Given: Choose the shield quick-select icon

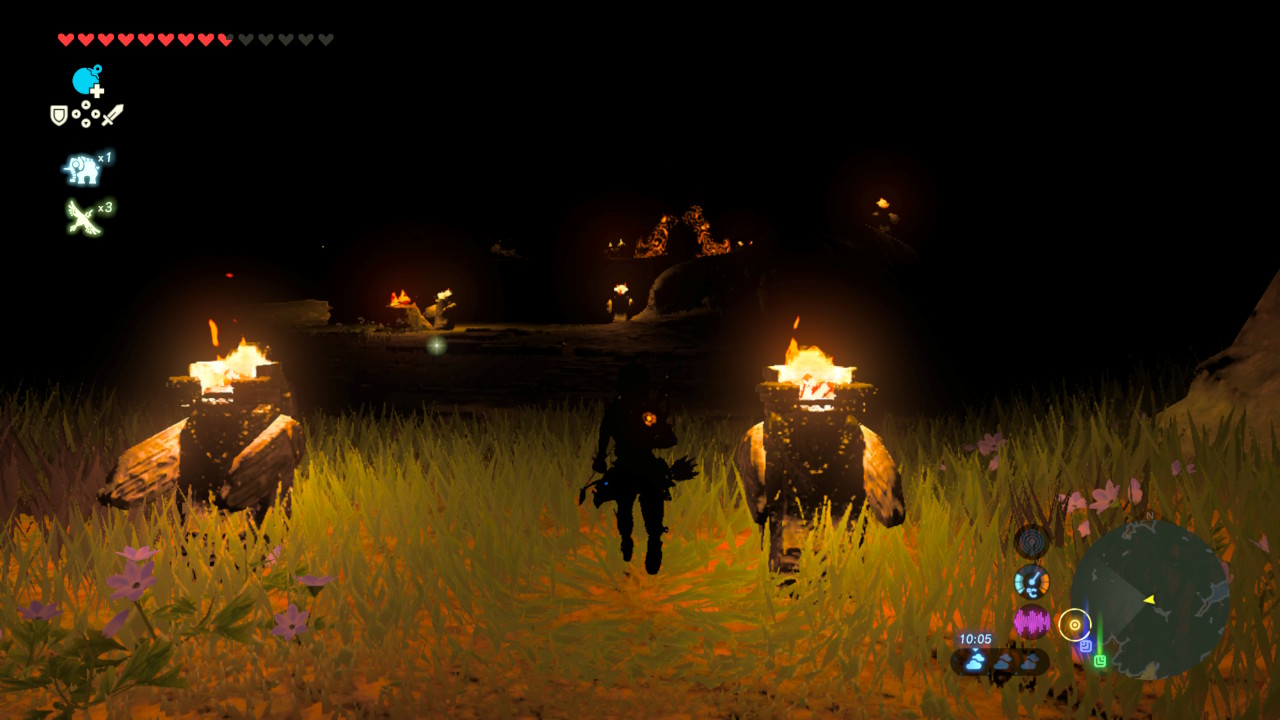Looking at the screenshot, I should 59,116.
